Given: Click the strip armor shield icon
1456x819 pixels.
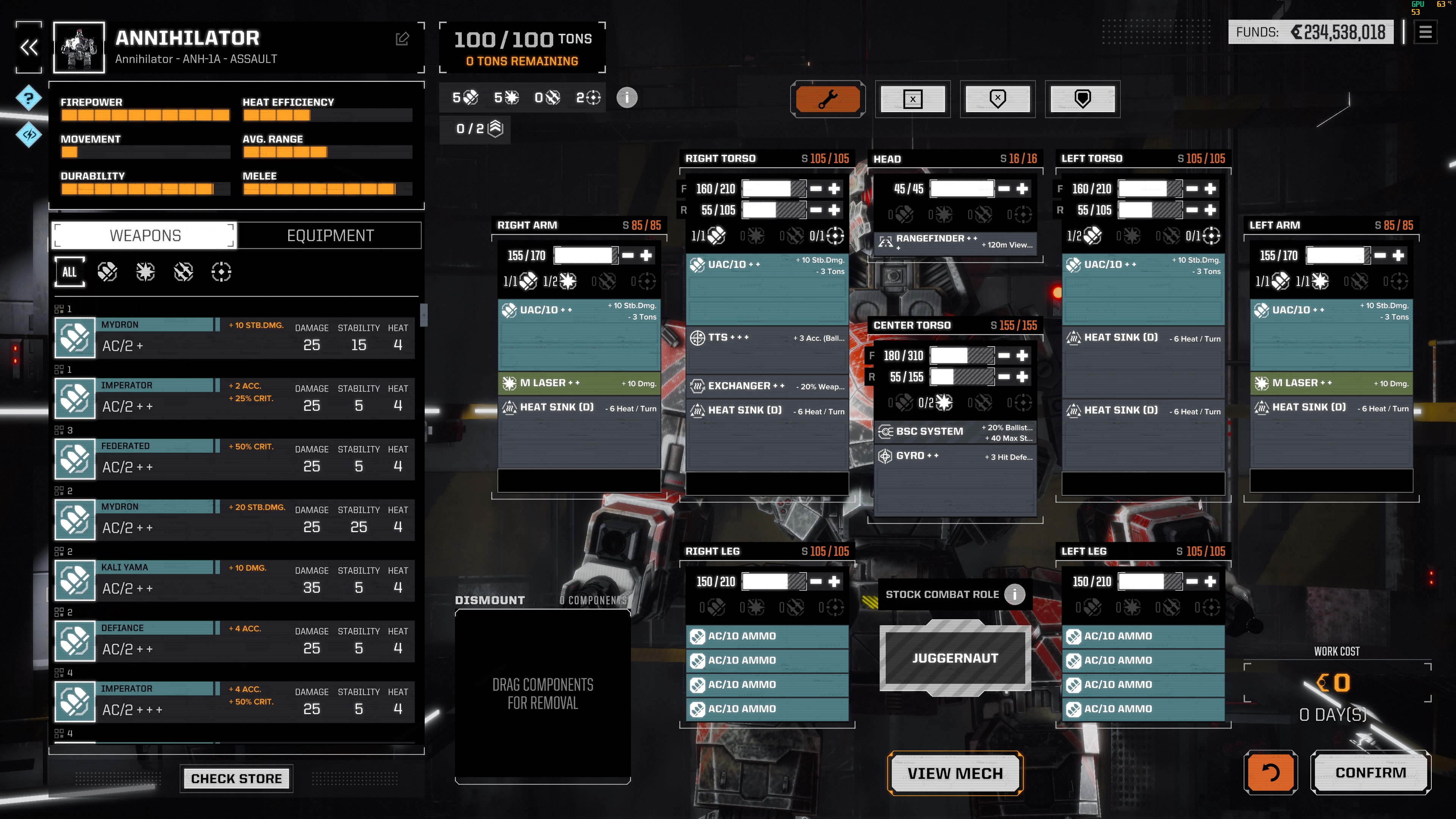Looking at the screenshot, I should (x=998, y=99).
